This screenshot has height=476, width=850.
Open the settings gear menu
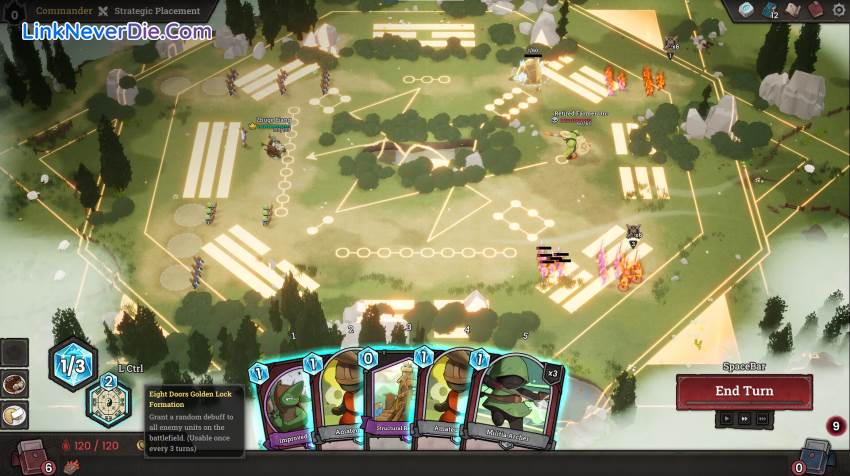pyautogui.click(x=838, y=10)
